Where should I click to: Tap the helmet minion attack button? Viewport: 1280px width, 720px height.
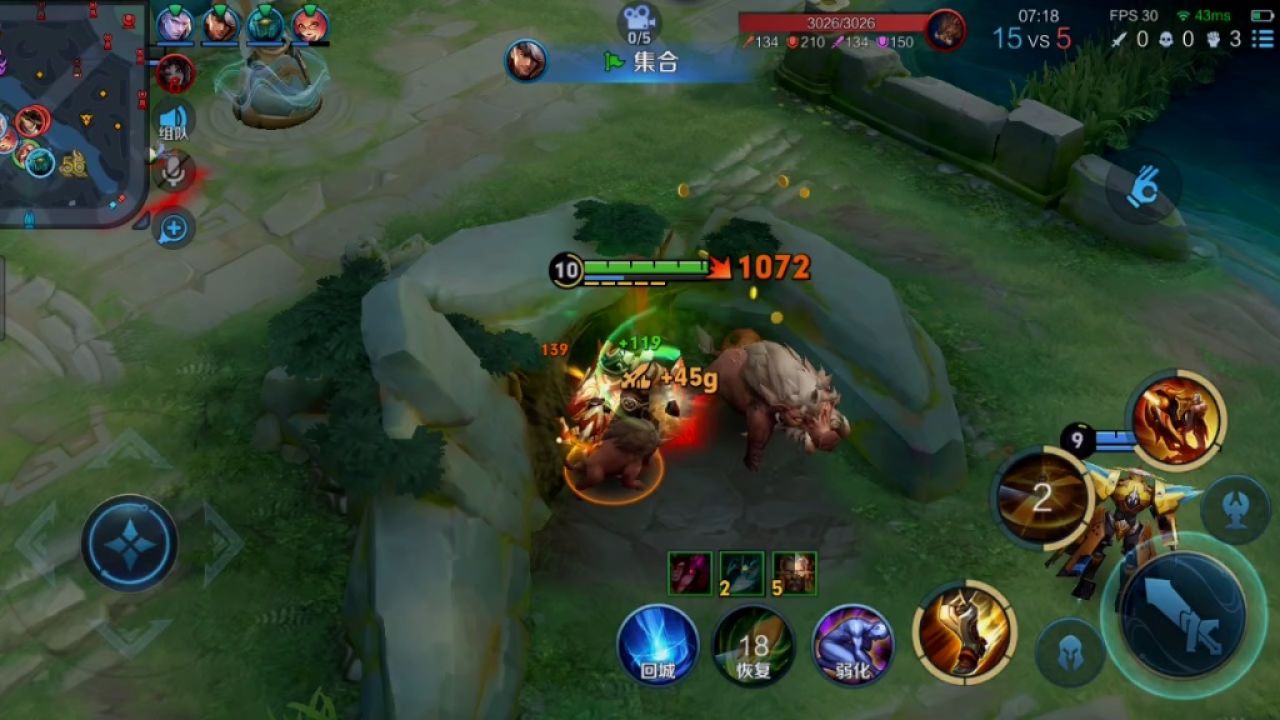[1069, 652]
